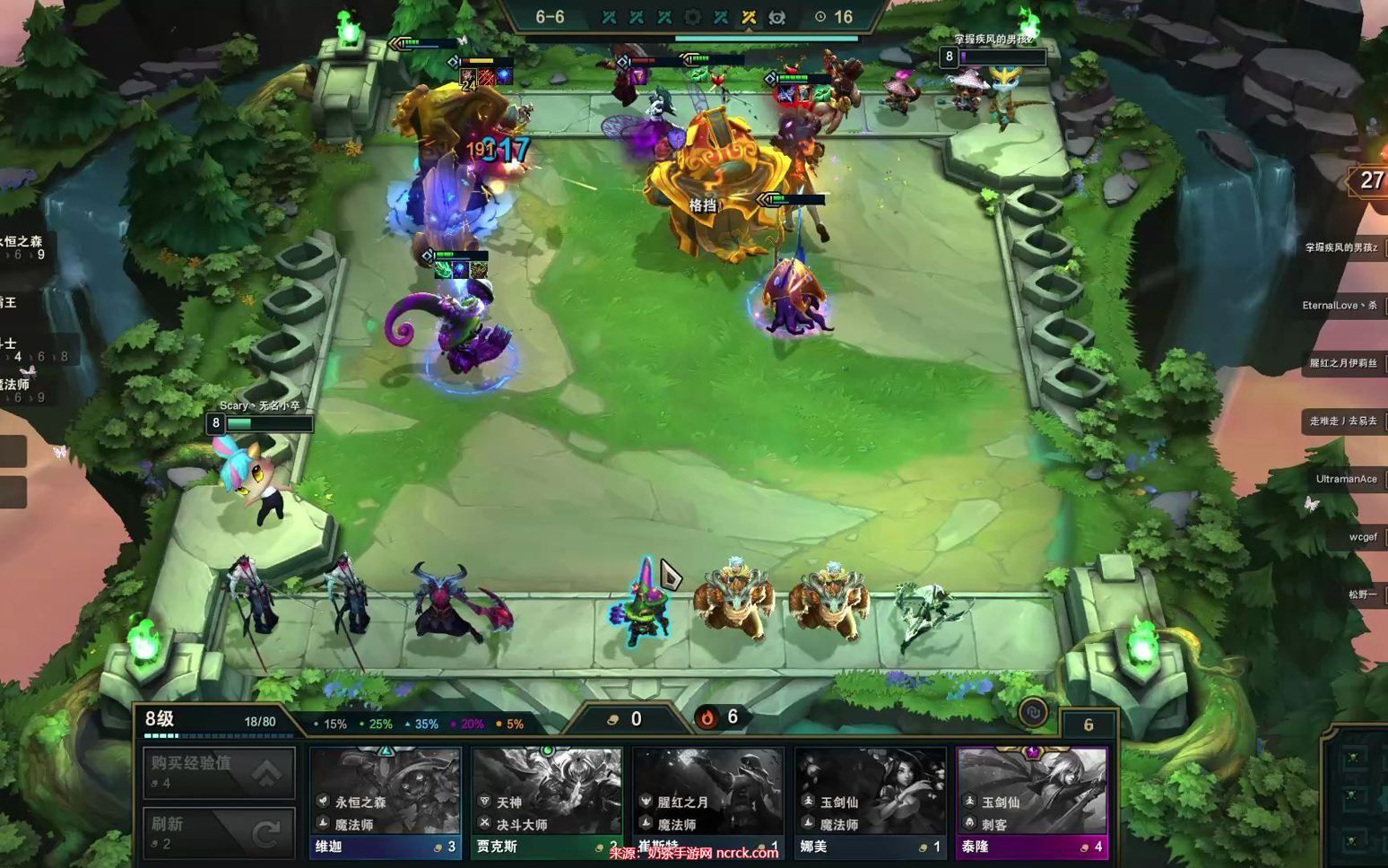Image resolution: width=1388 pixels, height=868 pixels.
Task: Spectate UltramanAce from the player list
Action: click(x=1346, y=479)
